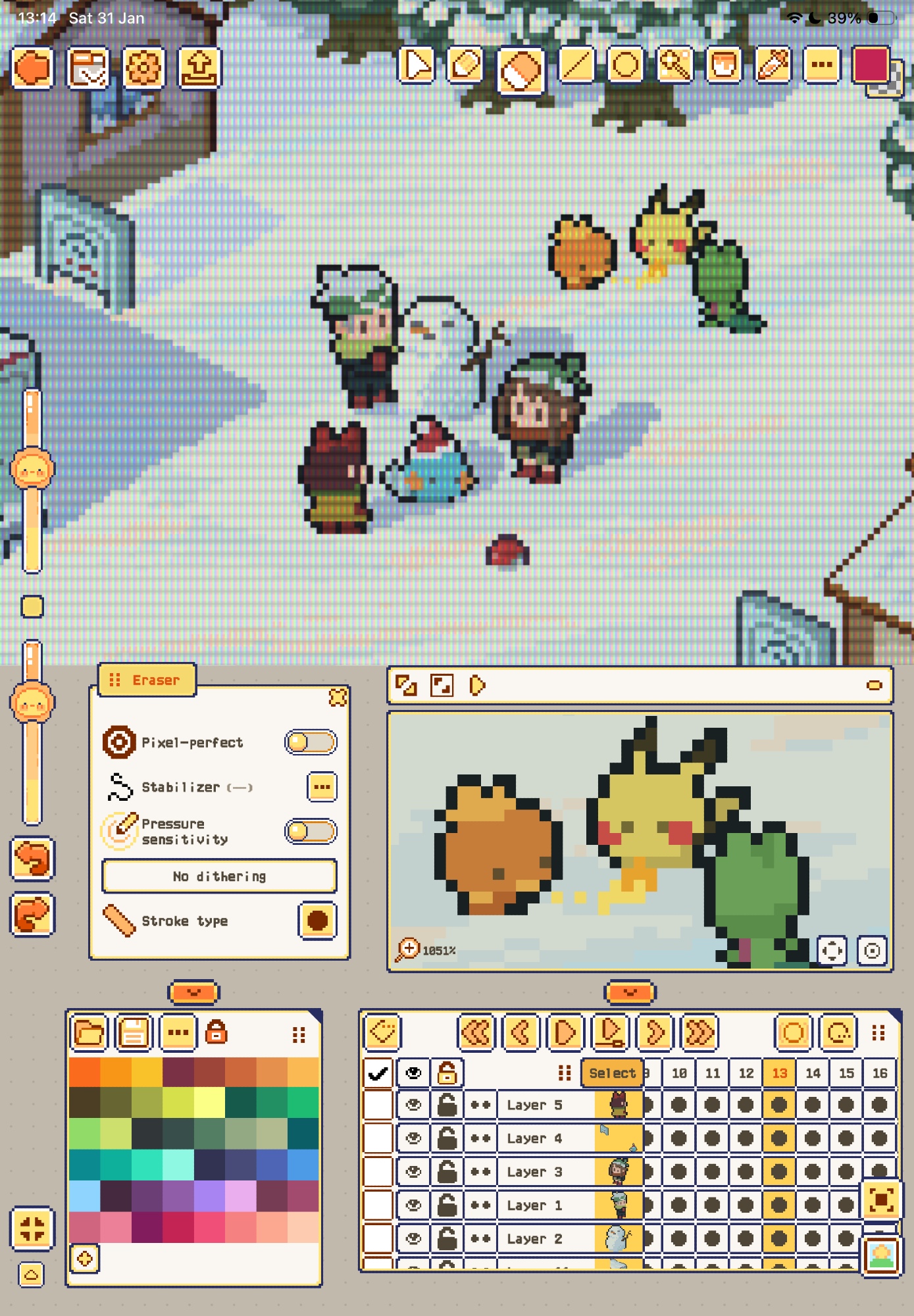The width and height of the screenshot is (914, 1316).
Task: Toggle Pressure sensitivity switch
Action: [311, 831]
